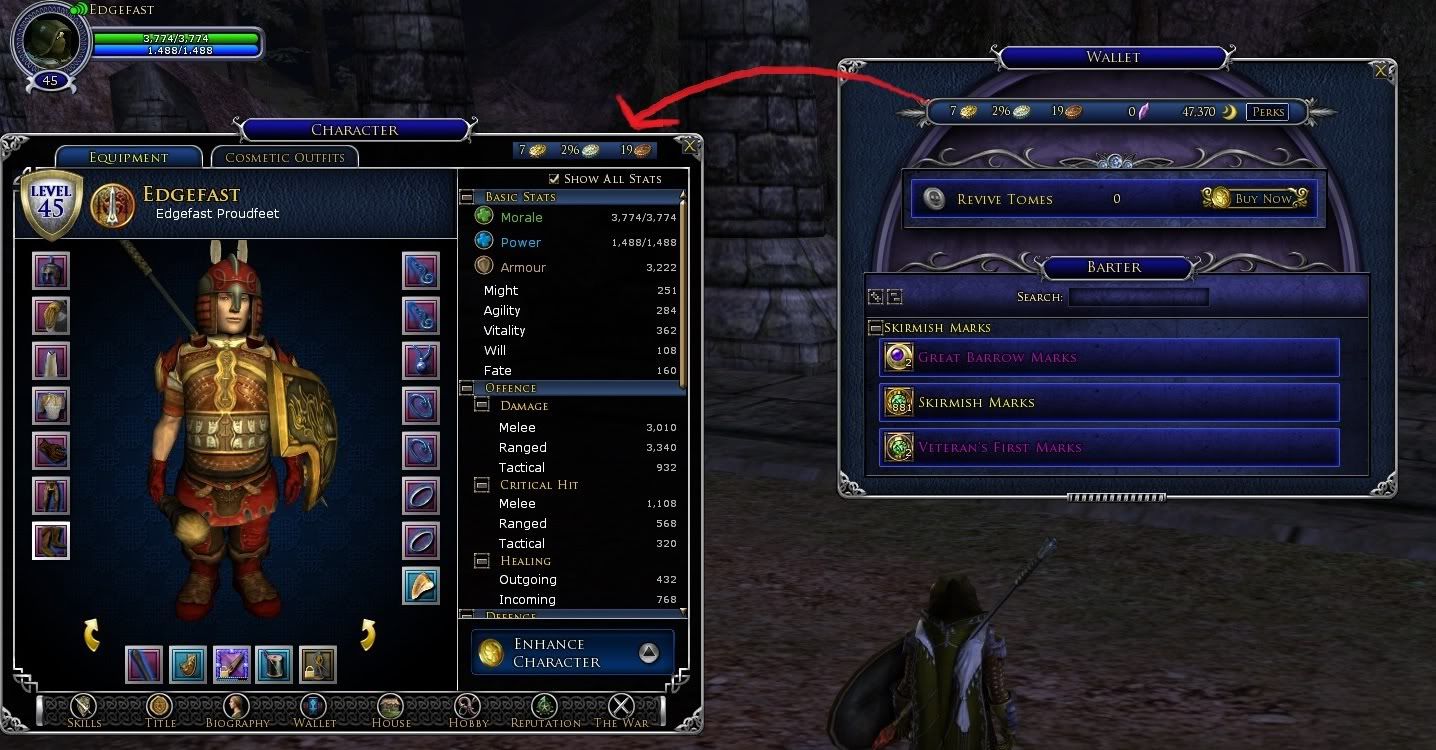Select the equipped helmet slot
Viewport: 1436px width, 750px height.
point(51,270)
